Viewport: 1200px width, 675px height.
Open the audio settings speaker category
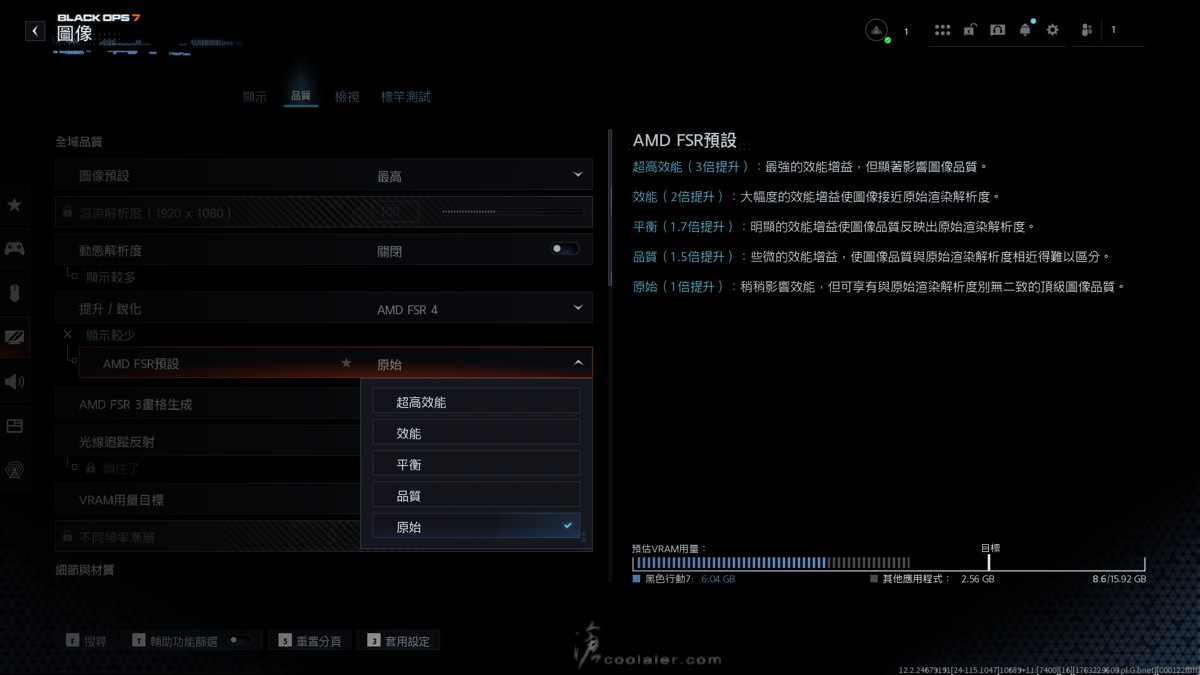coord(15,381)
